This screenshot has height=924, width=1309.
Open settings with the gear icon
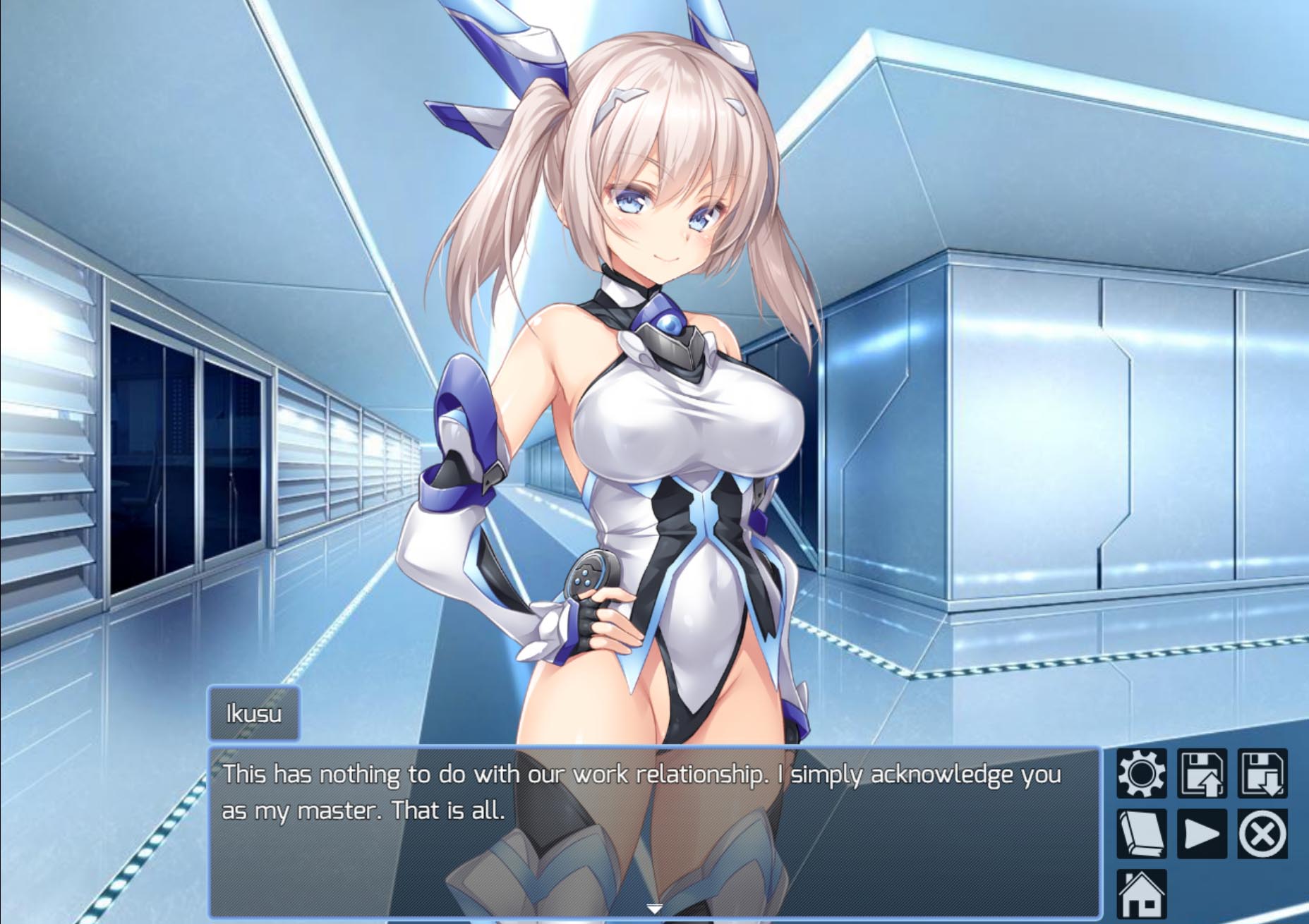tap(1141, 774)
